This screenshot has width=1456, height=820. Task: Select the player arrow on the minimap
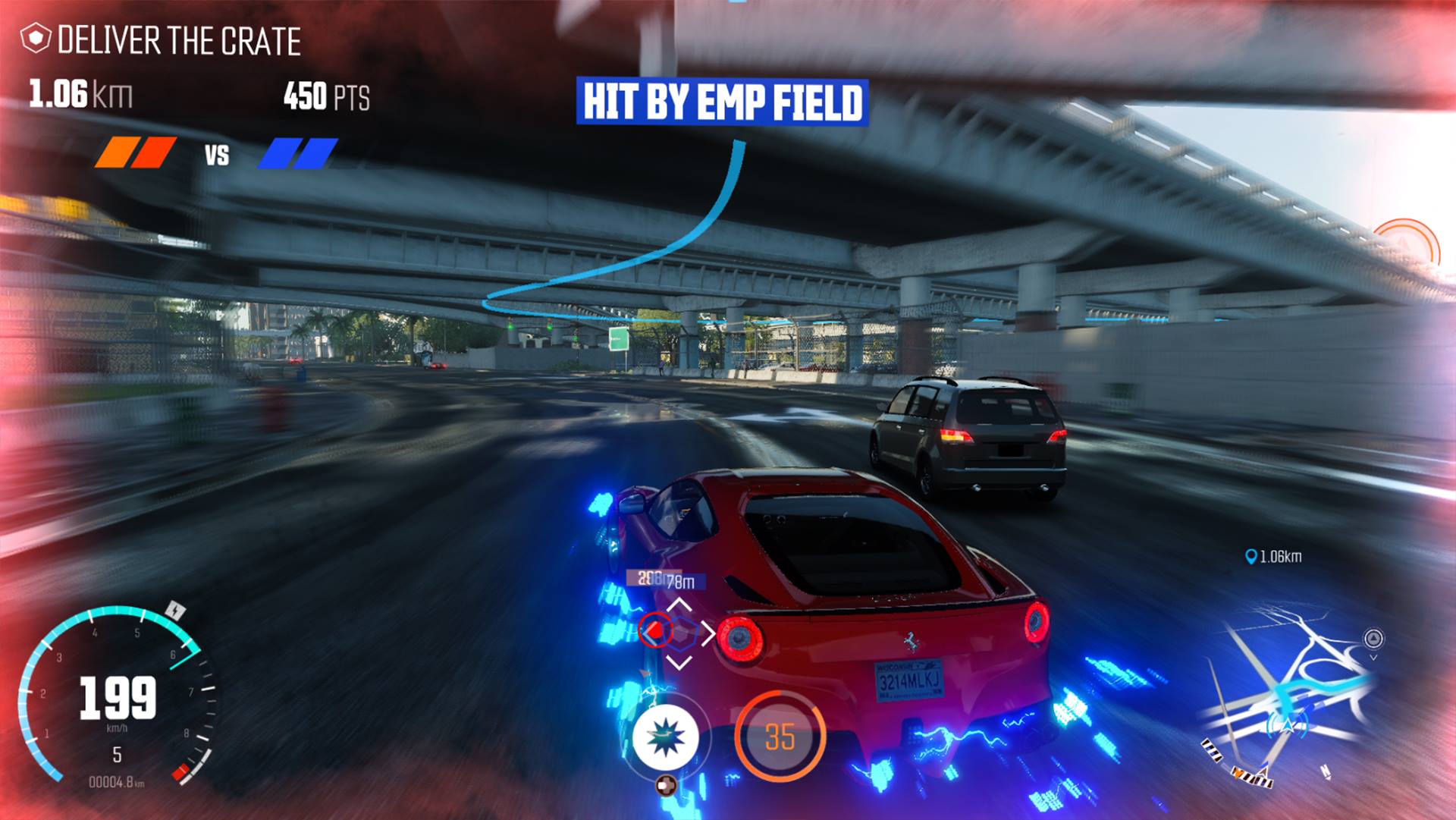[x=1287, y=725]
